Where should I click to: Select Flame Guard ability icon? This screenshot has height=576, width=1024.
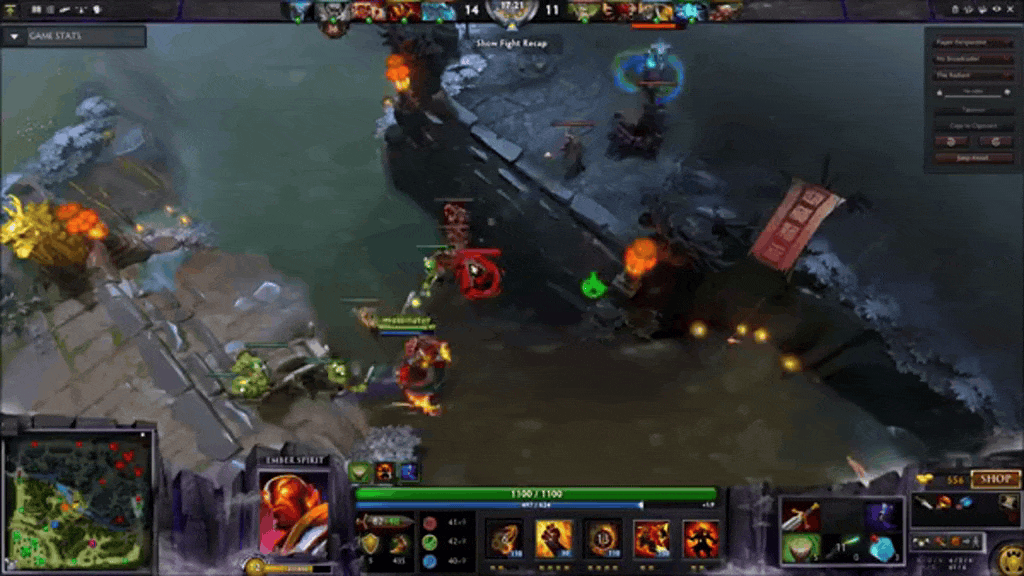tap(602, 538)
